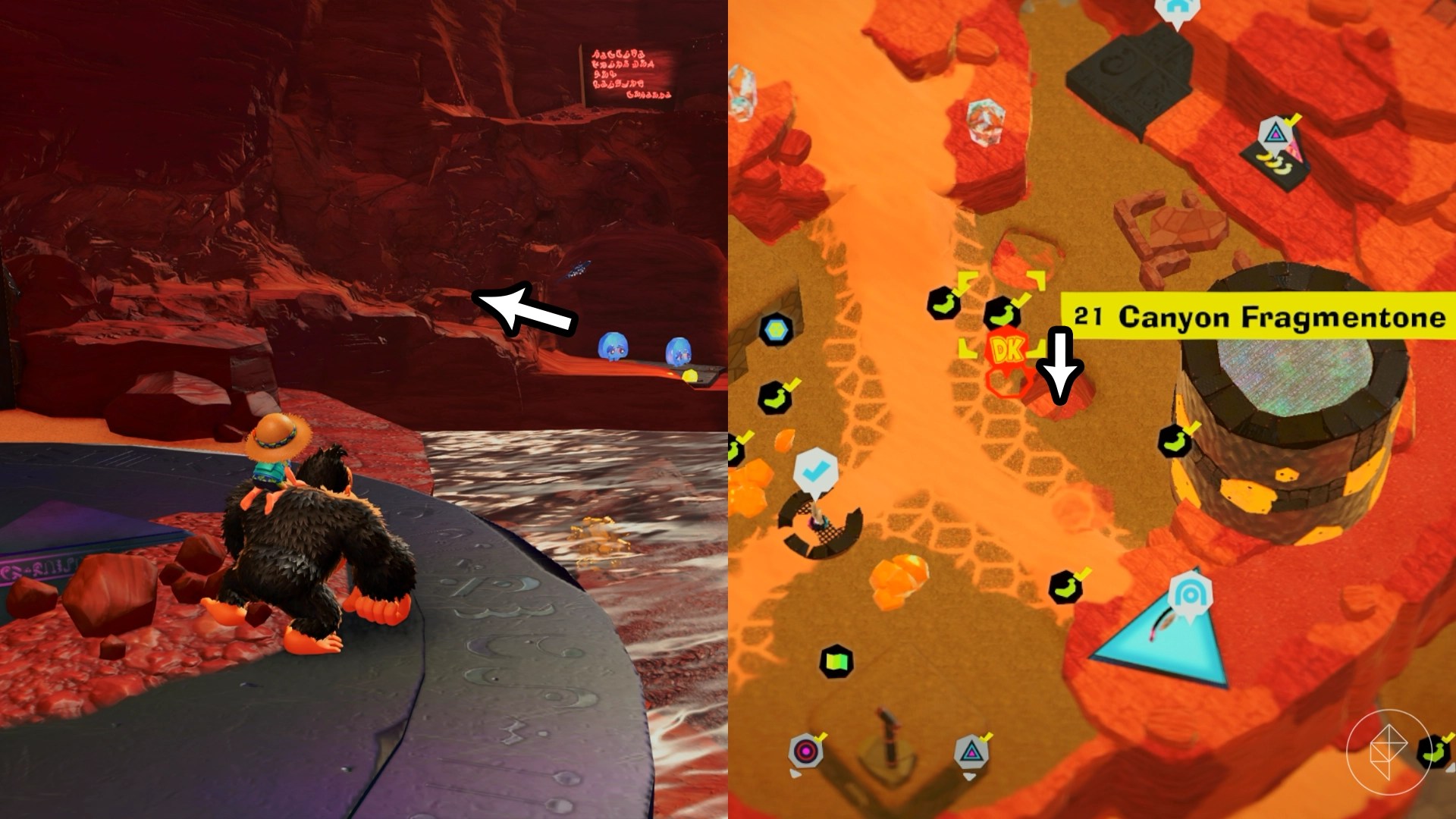
Task: Choose the blue hexagon map marker
Action: pos(775,330)
